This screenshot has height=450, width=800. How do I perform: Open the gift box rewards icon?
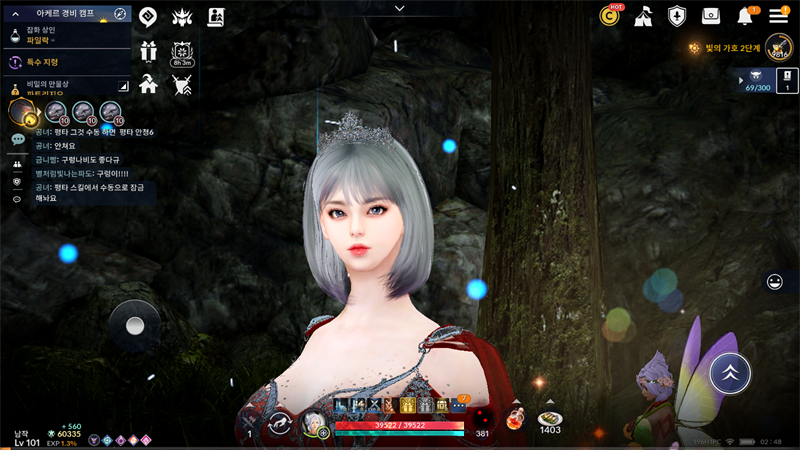(x=148, y=51)
